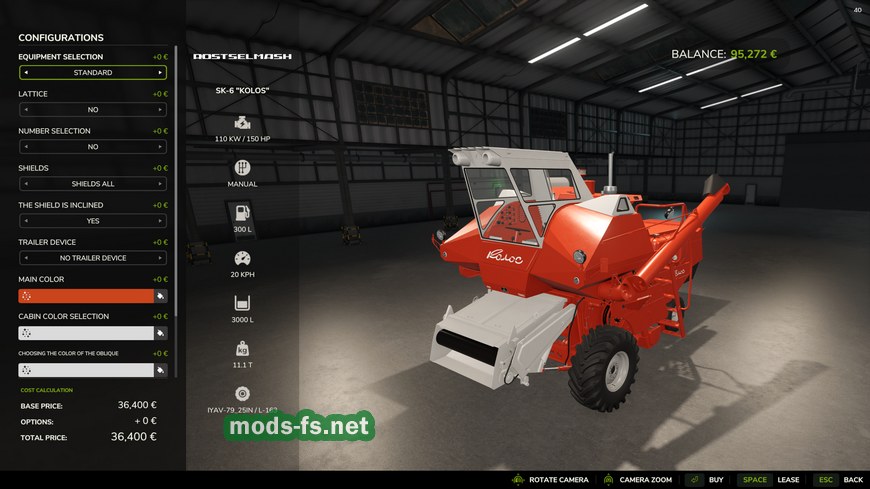Select the Cabin Color Selection swatch
870x489 pixels.
coord(85,333)
